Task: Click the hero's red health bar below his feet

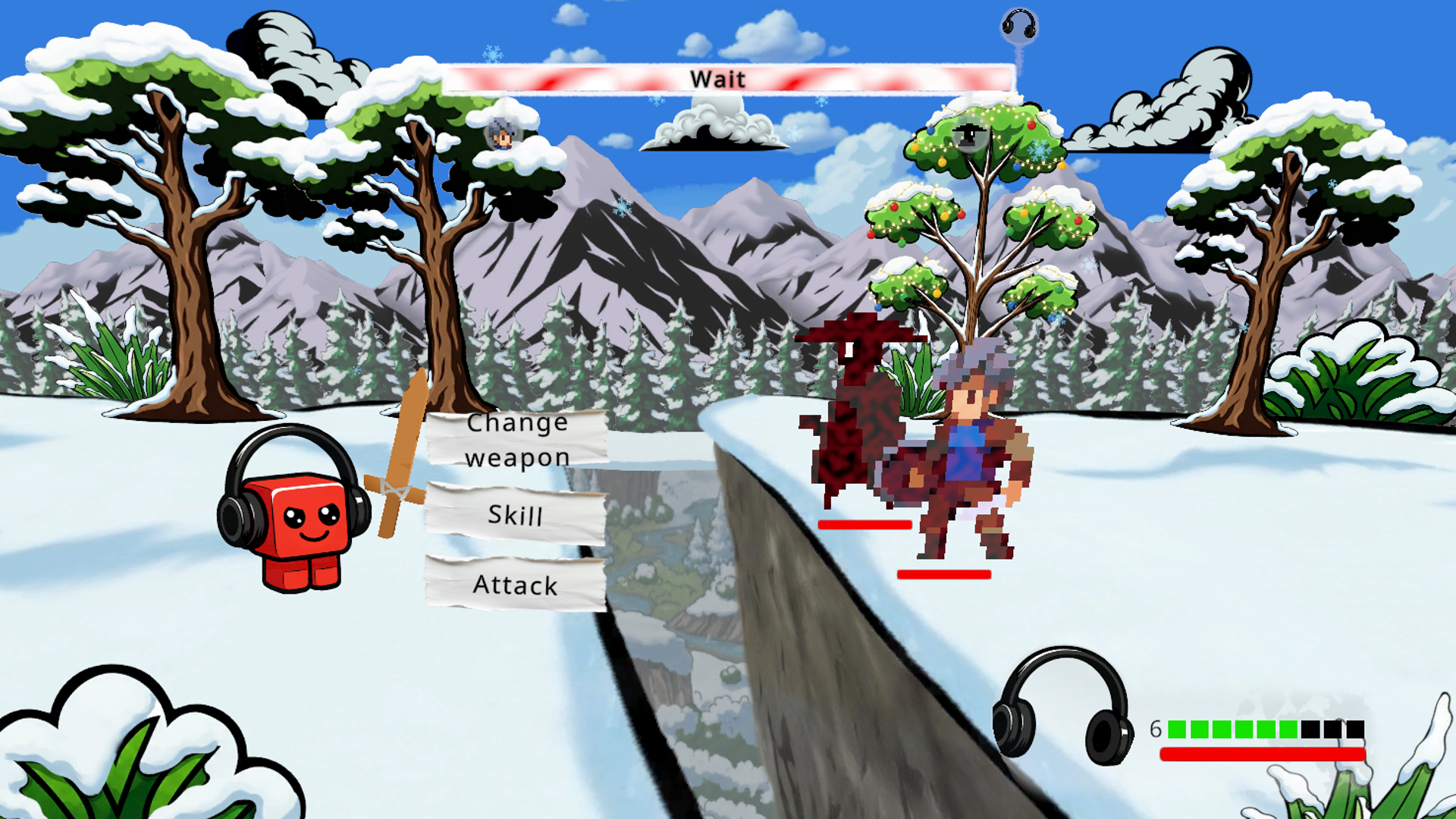Action: click(945, 574)
